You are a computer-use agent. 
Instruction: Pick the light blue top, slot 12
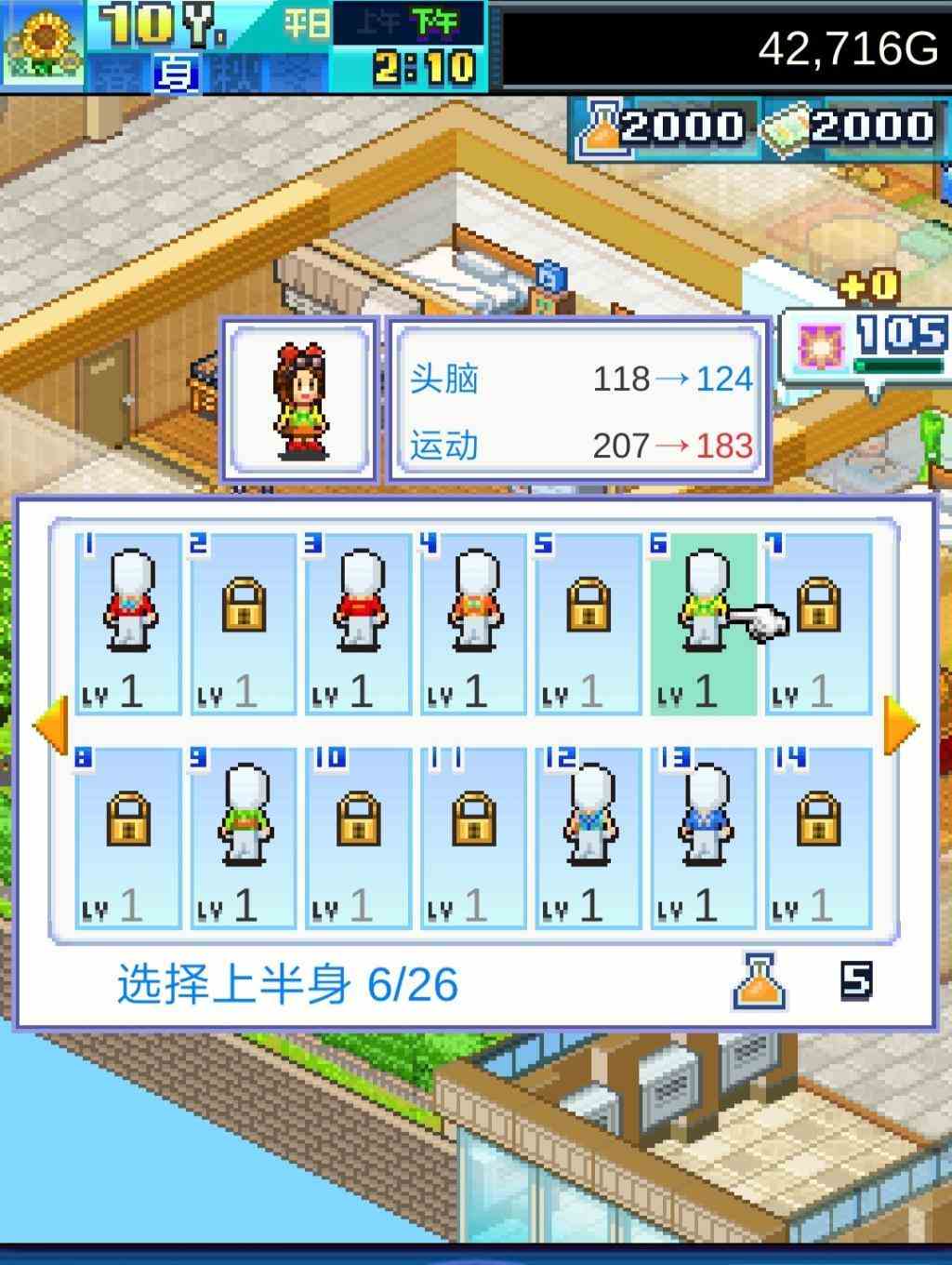588,838
